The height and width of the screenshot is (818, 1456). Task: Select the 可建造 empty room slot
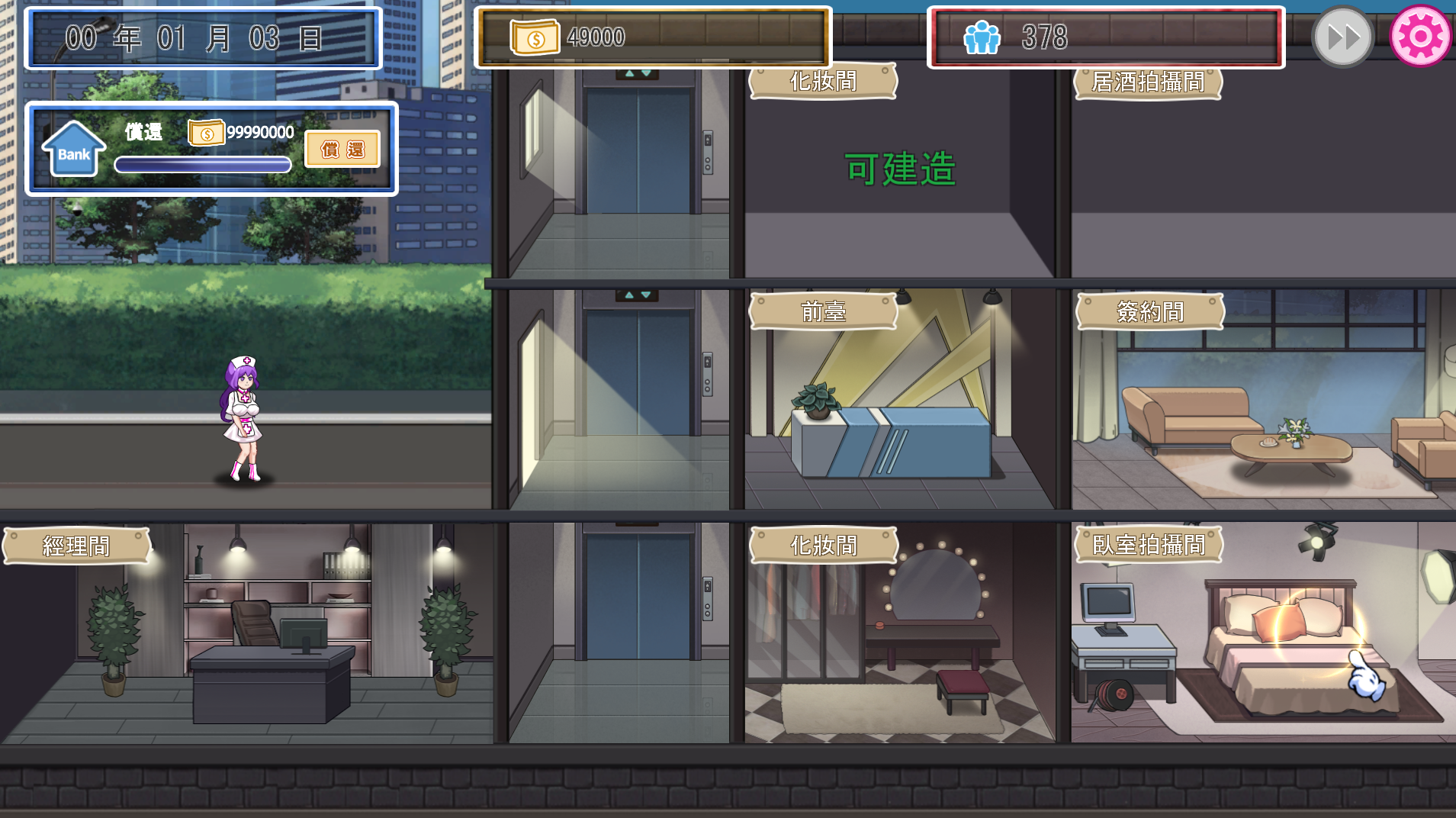(x=901, y=169)
